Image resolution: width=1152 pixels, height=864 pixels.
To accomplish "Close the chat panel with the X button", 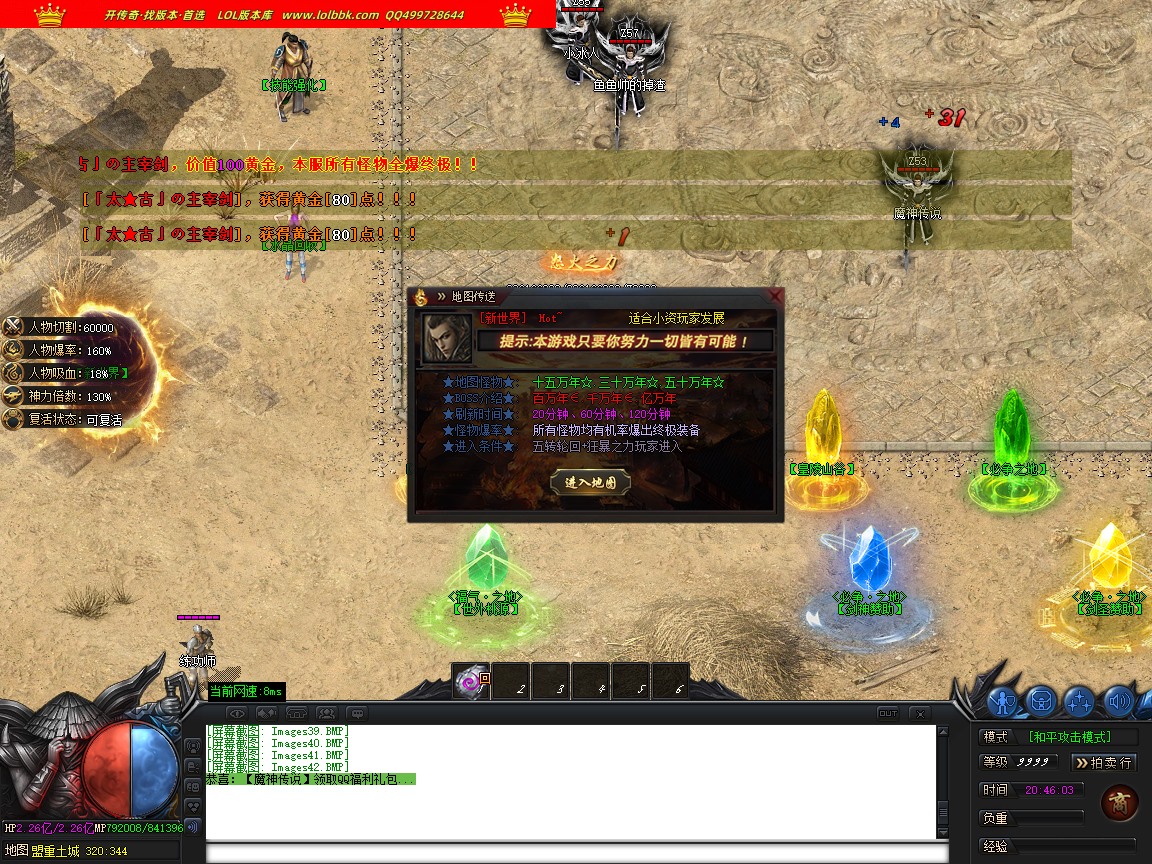I will [917, 713].
